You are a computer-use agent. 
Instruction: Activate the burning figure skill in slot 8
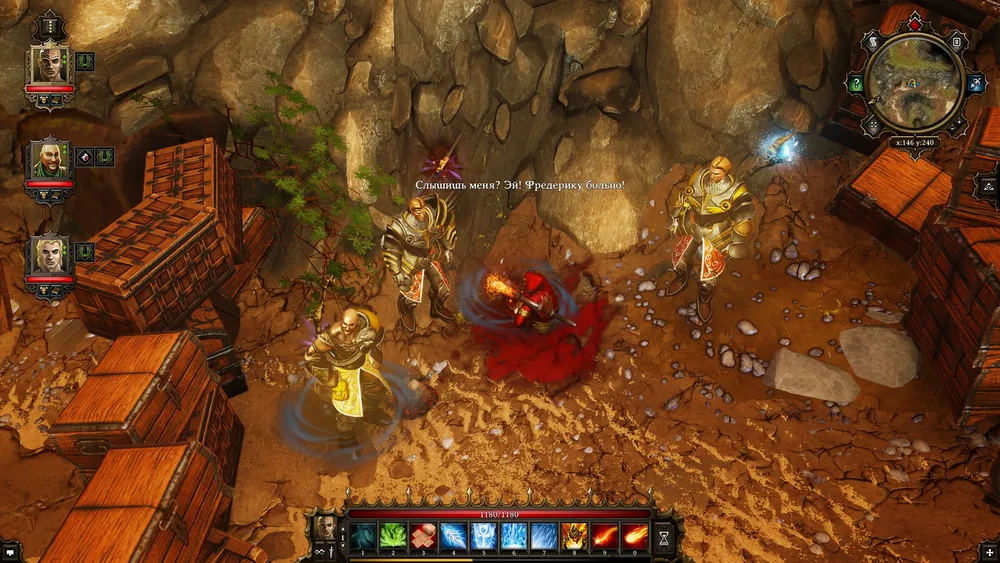(574, 537)
